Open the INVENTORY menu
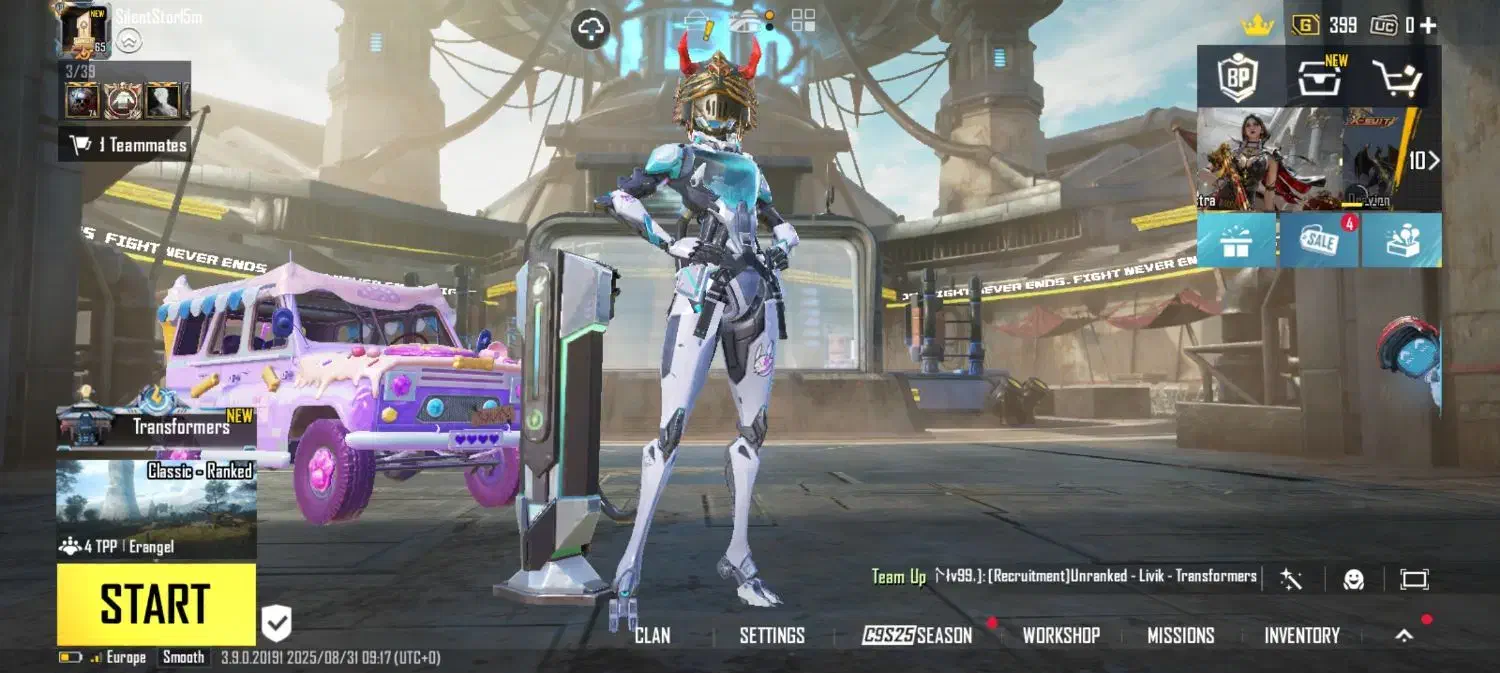Image resolution: width=1500 pixels, height=673 pixels. coord(1301,635)
